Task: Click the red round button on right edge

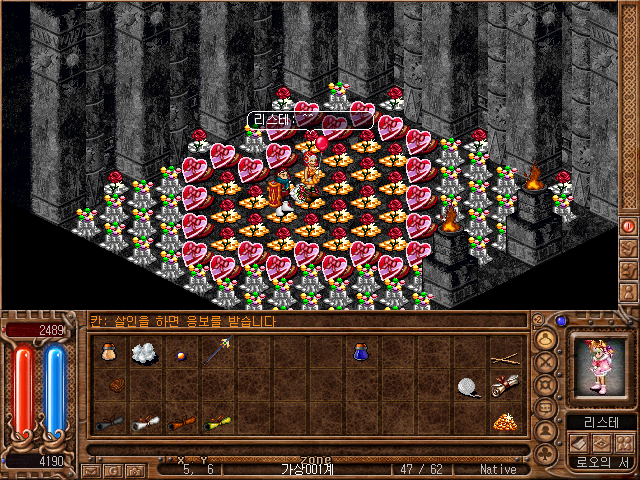Action: point(628,226)
